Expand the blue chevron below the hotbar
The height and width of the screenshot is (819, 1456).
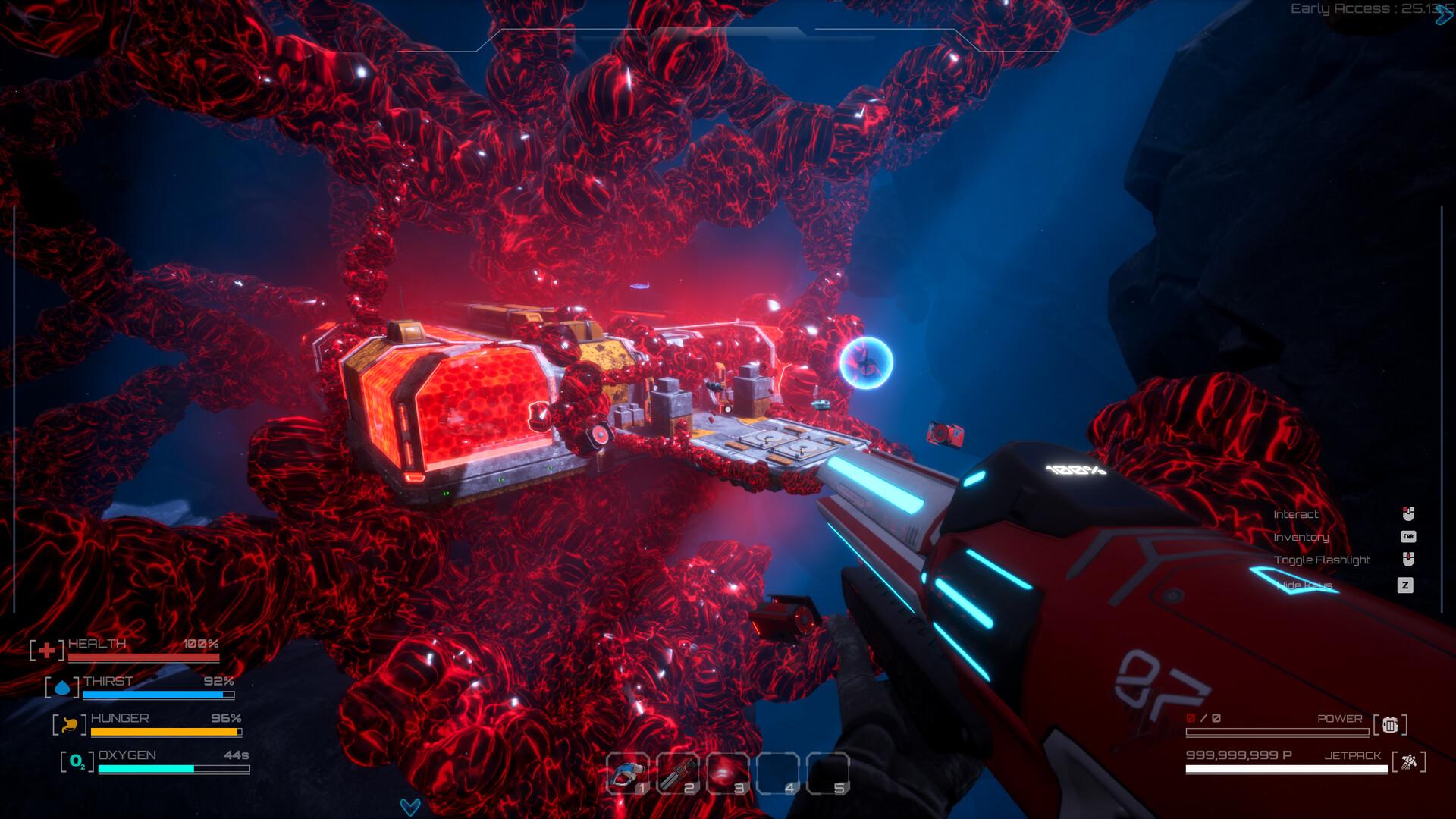(x=409, y=807)
